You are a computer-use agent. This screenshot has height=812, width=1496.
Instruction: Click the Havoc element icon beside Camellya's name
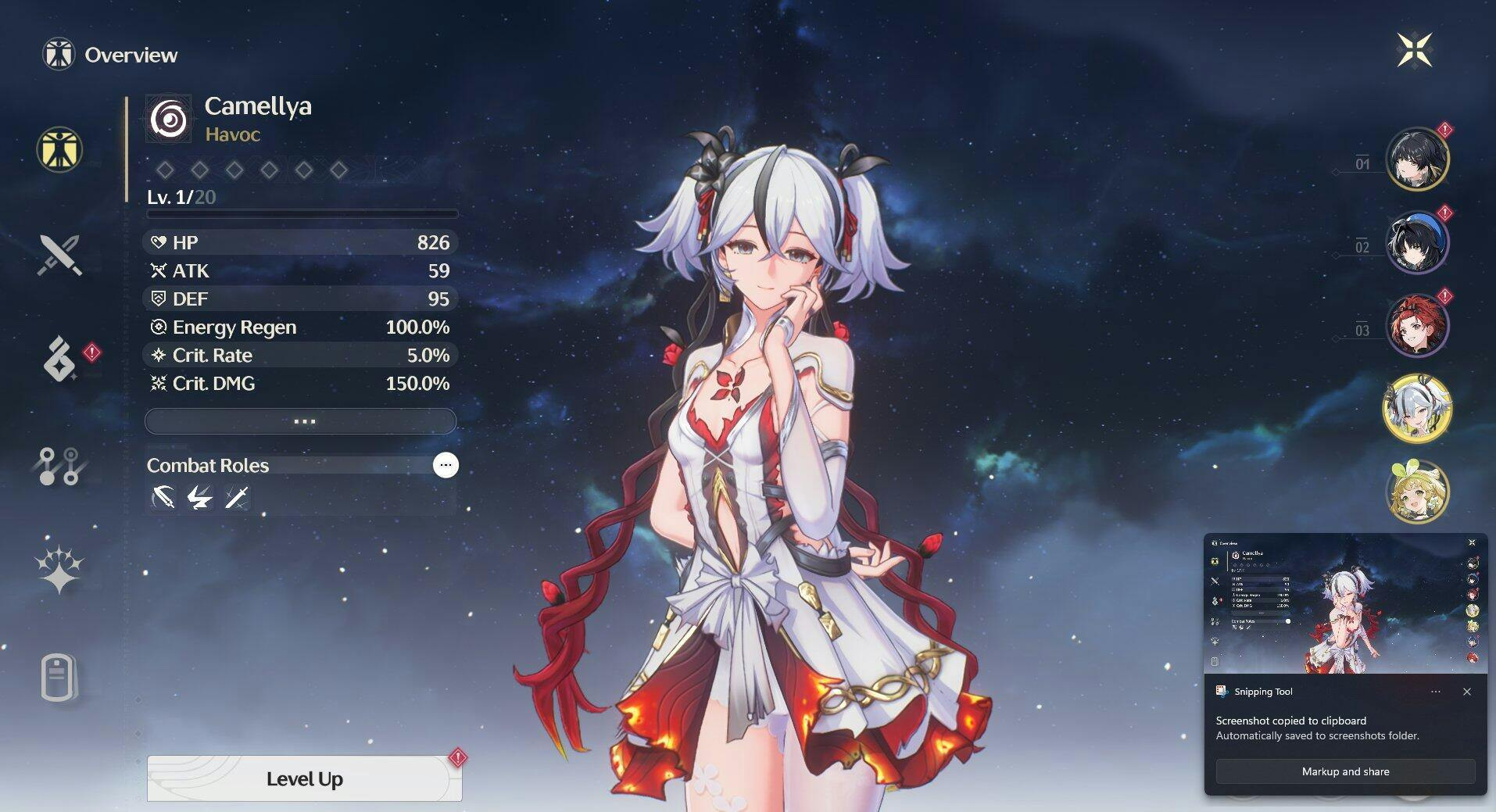tap(169, 120)
